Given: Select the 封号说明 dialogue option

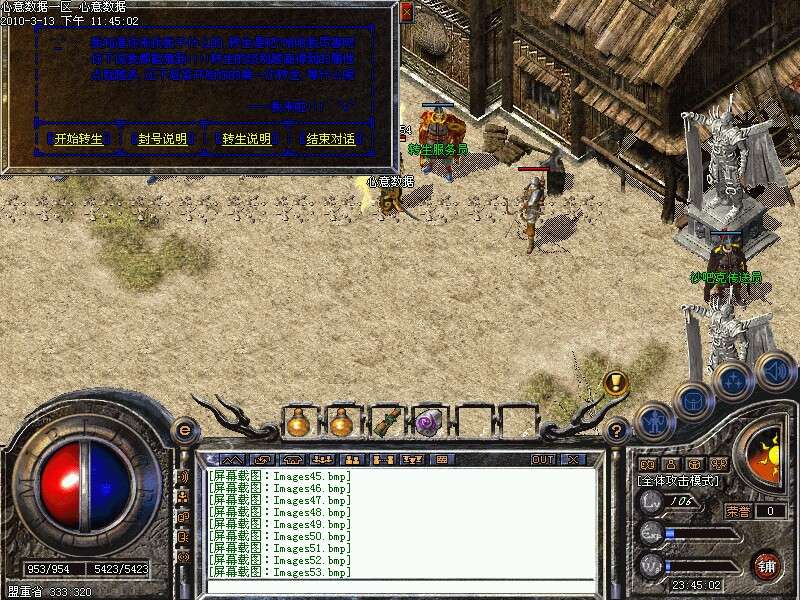Looking at the screenshot, I should click(x=162, y=139).
